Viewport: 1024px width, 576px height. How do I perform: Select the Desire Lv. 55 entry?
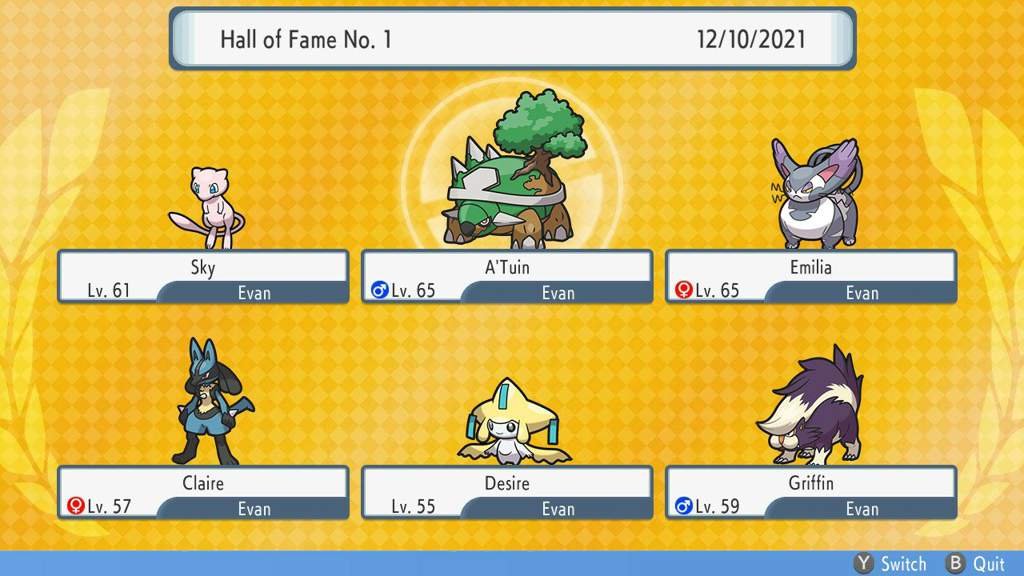507,493
